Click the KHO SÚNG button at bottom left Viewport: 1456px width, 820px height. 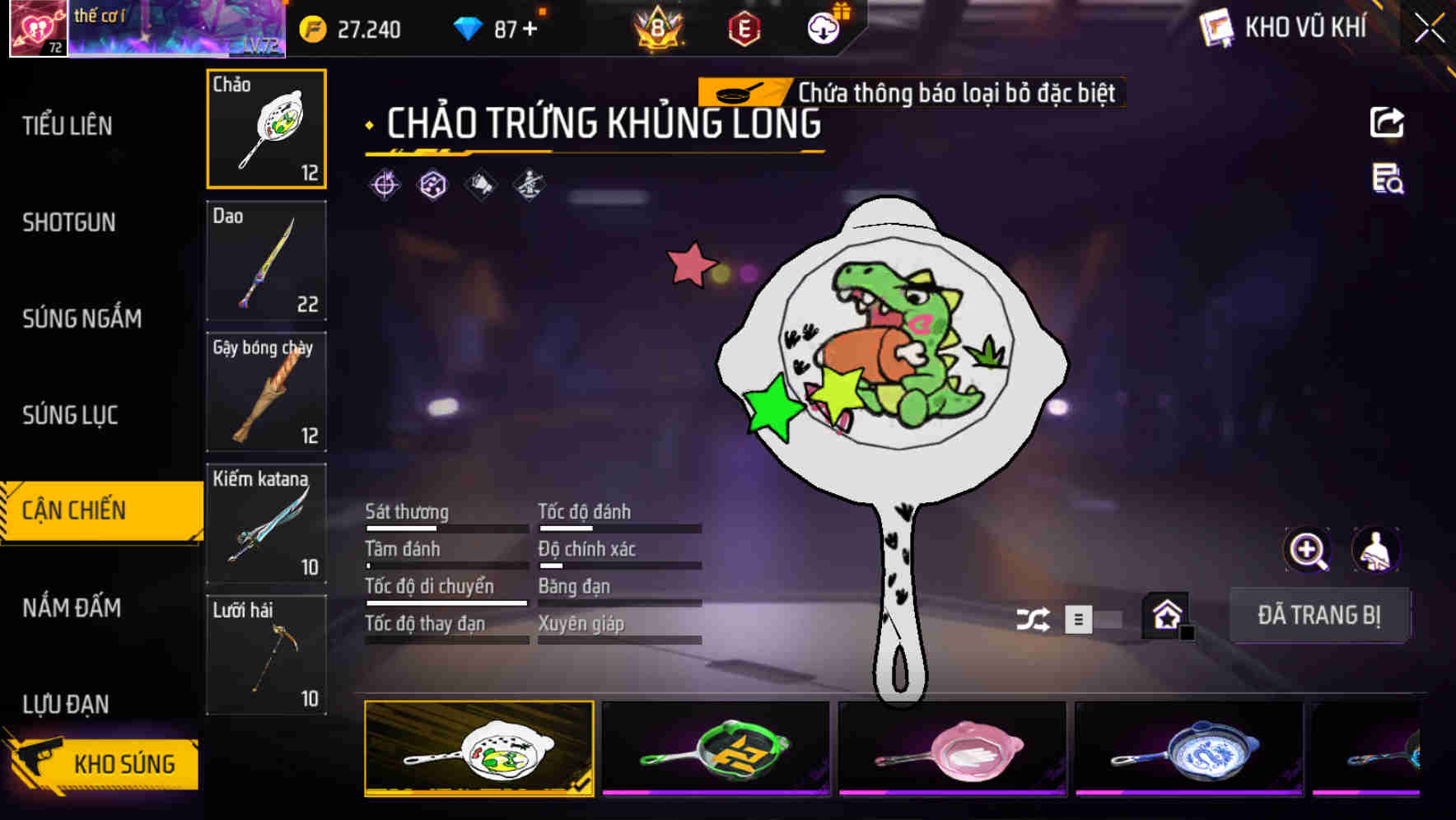[x=115, y=763]
